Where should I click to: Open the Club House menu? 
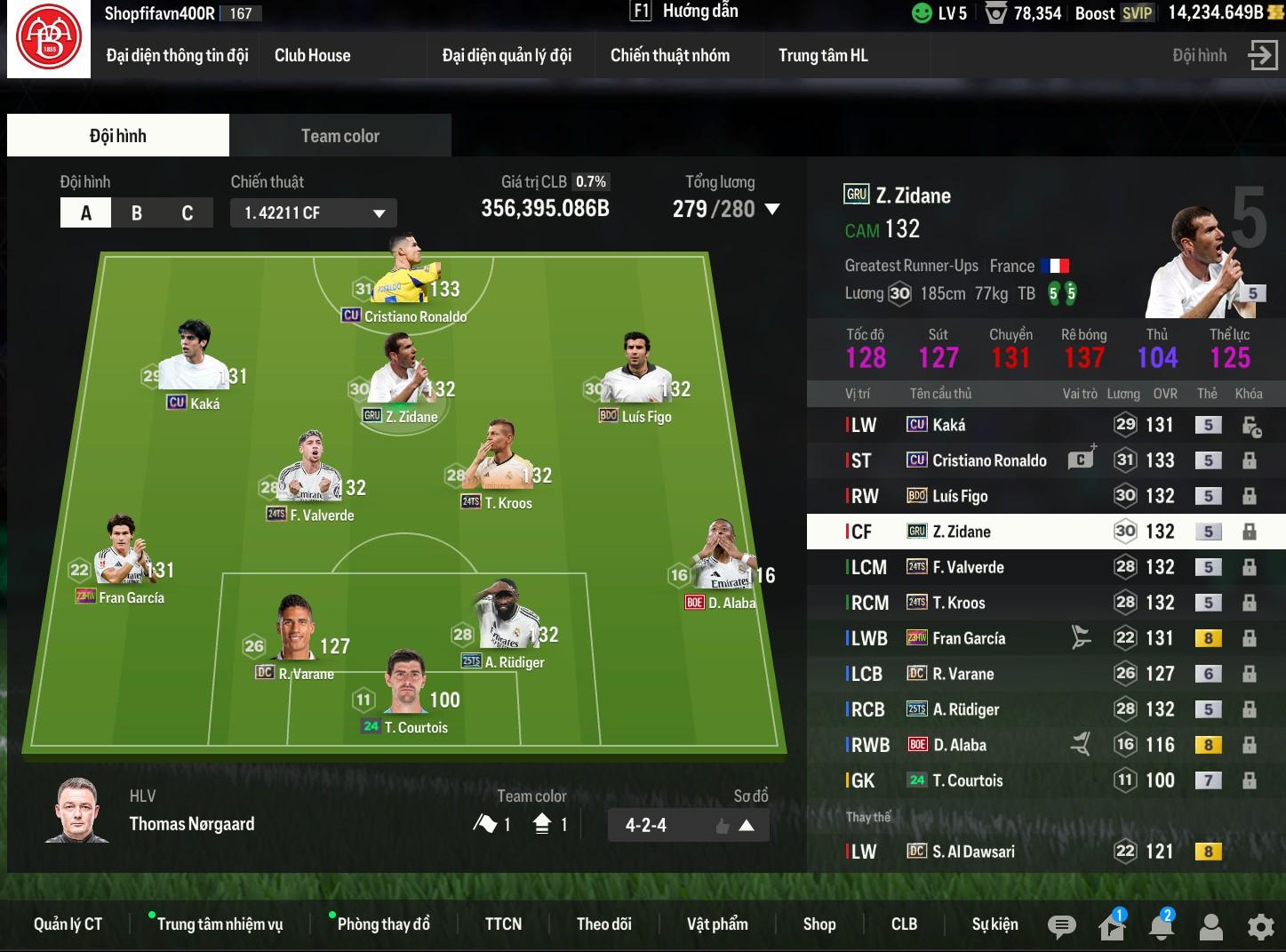tap(312, 55)
